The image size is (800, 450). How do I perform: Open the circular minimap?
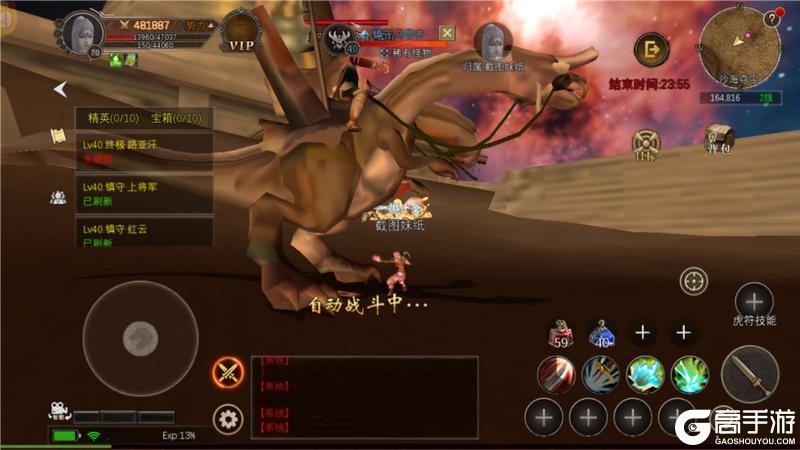(x=739, y=48)
